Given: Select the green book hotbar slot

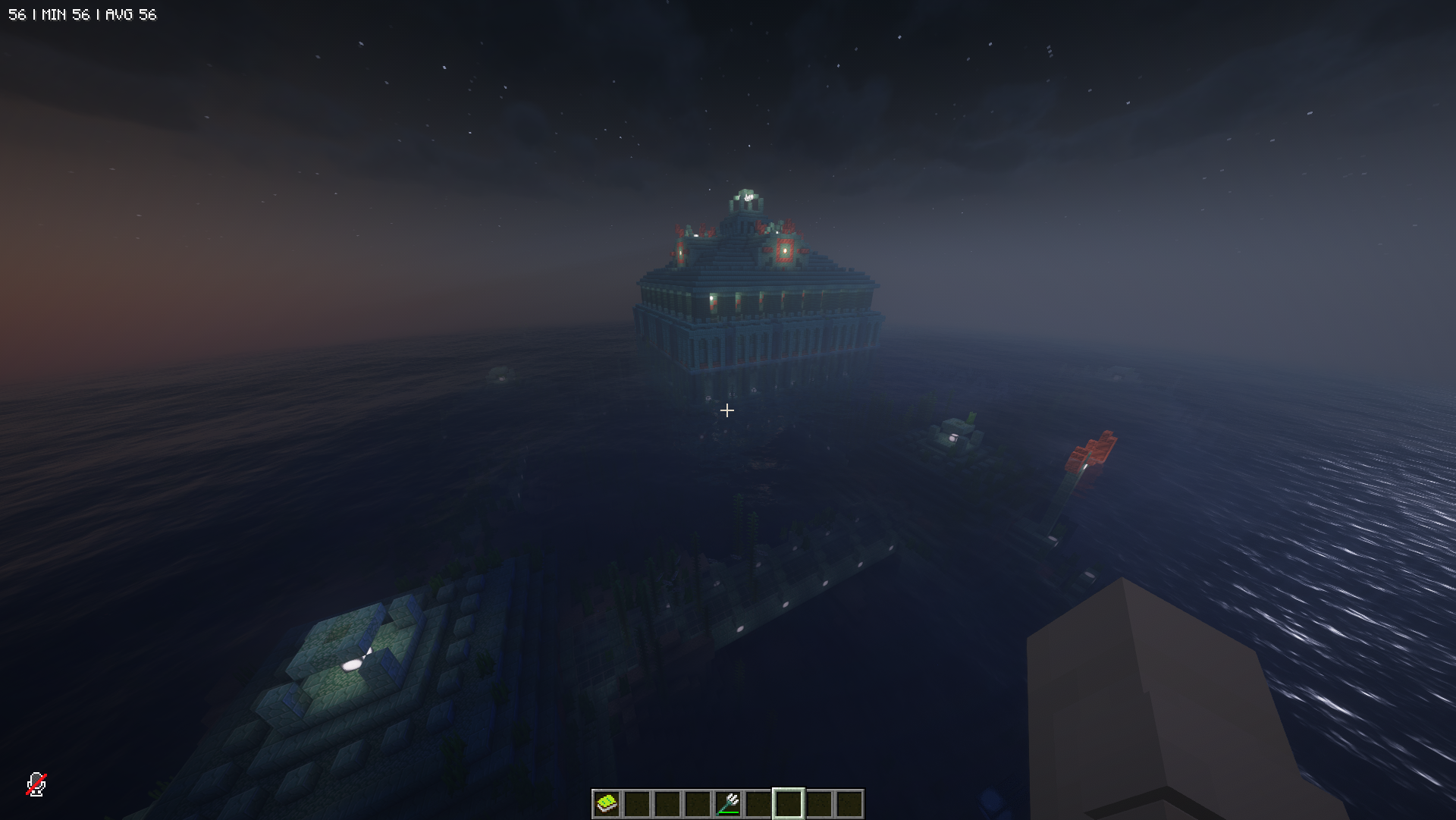Looking at the screenshot, I should pos(607,803).
